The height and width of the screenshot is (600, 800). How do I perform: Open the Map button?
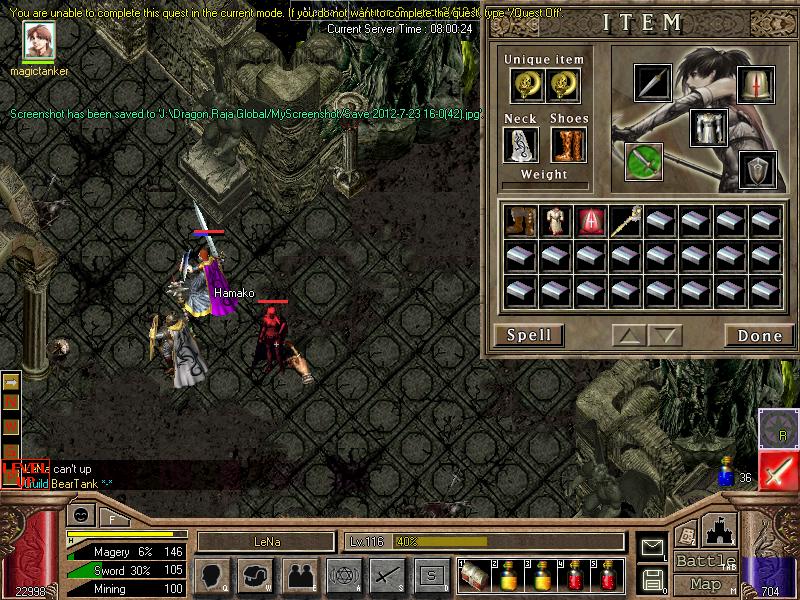[705, 584]
